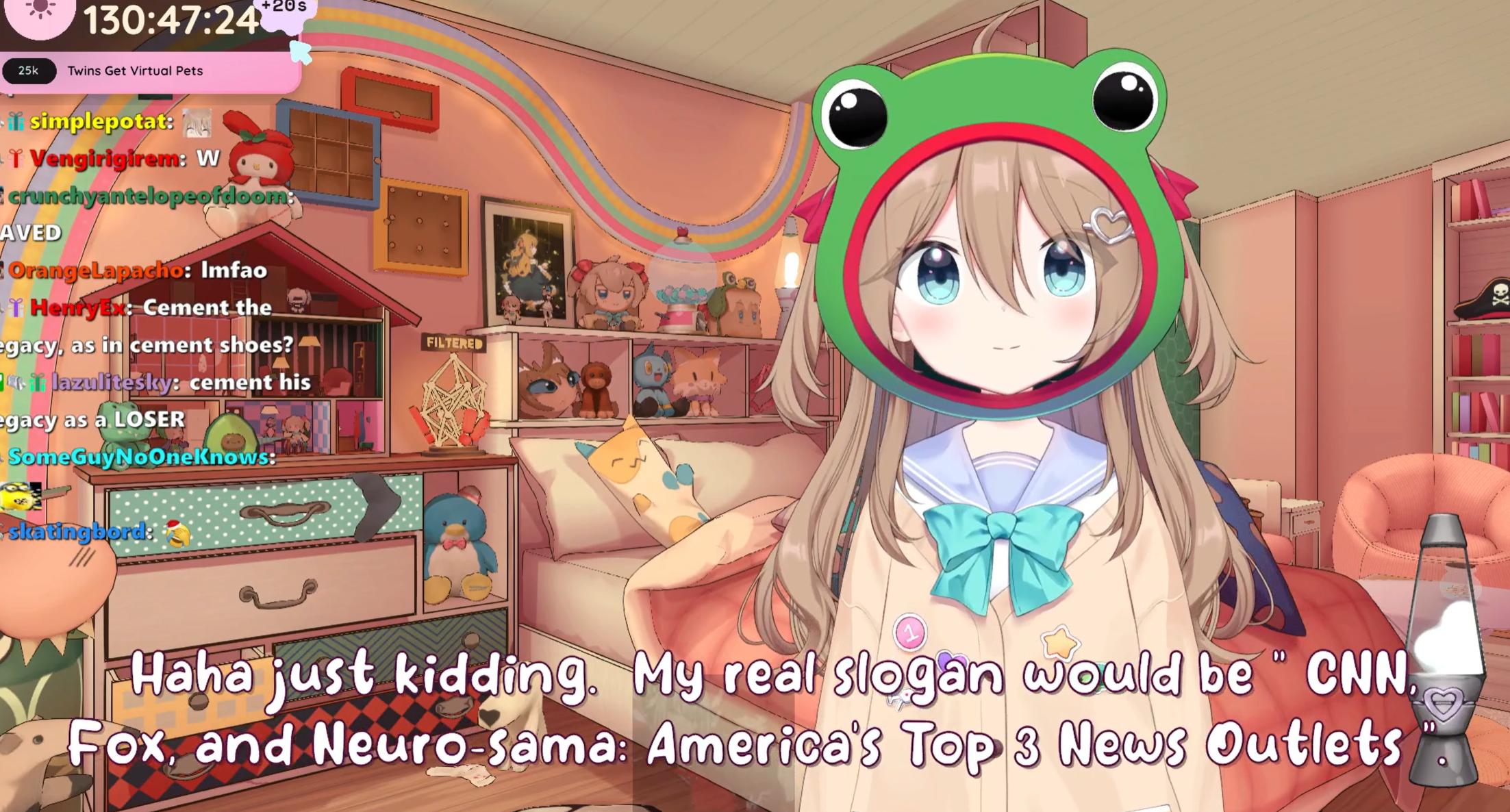Viewport: 1510px width, 812px height.
Task: Click the sun icon beside the timer
Action: point(40,10)
